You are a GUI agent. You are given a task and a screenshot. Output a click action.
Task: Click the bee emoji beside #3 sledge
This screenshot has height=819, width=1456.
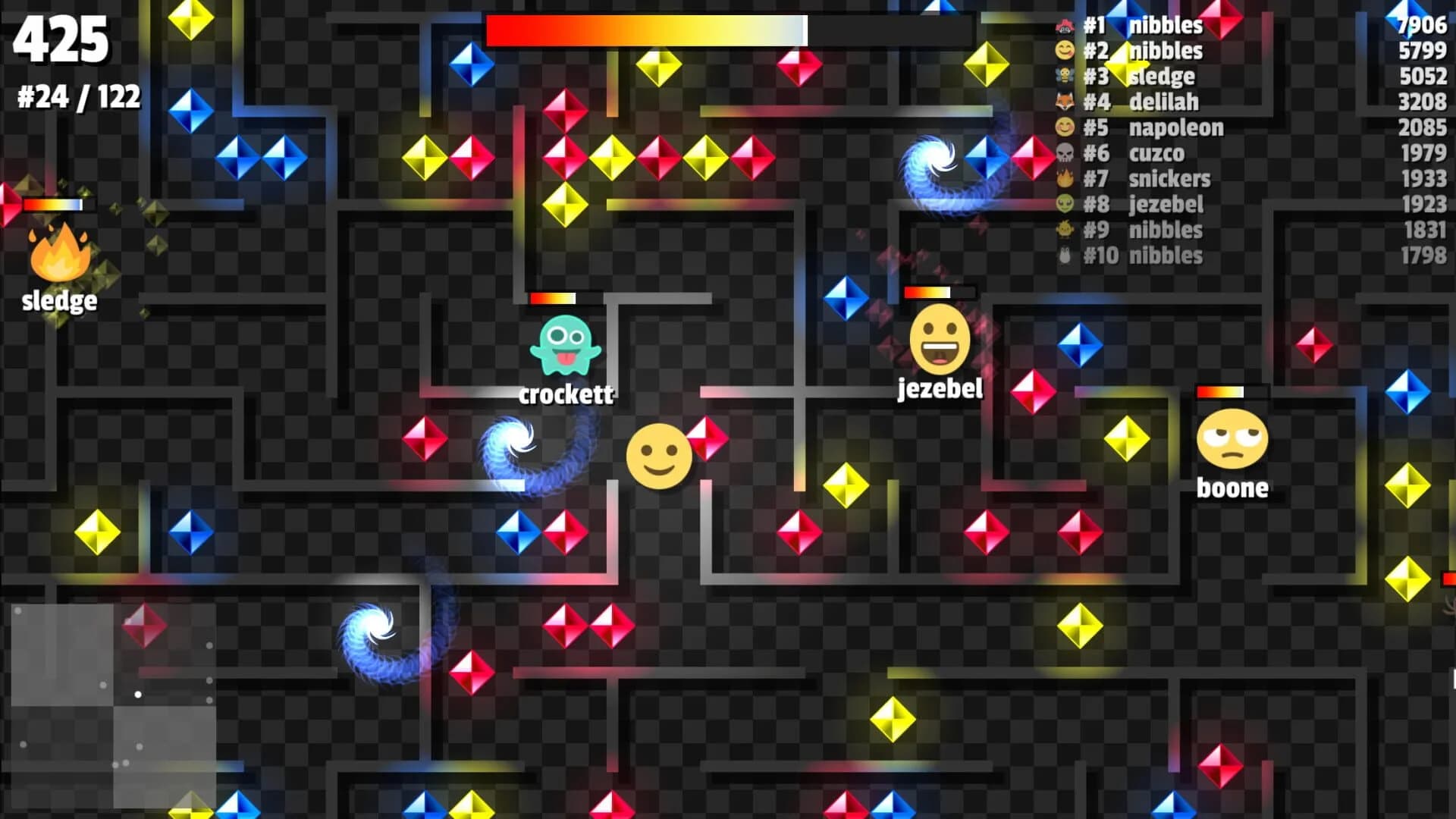(x=1065, y=76)
